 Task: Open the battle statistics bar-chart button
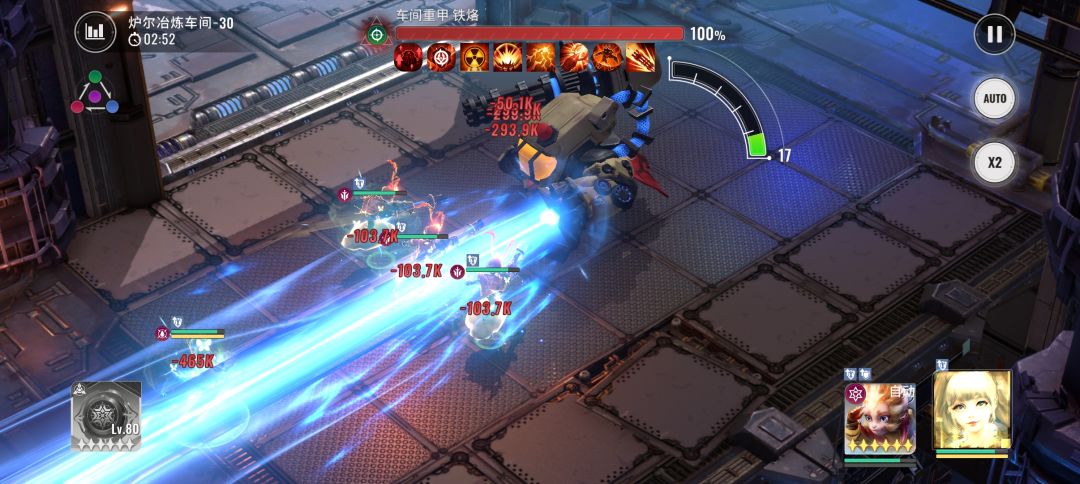[95, 31]
